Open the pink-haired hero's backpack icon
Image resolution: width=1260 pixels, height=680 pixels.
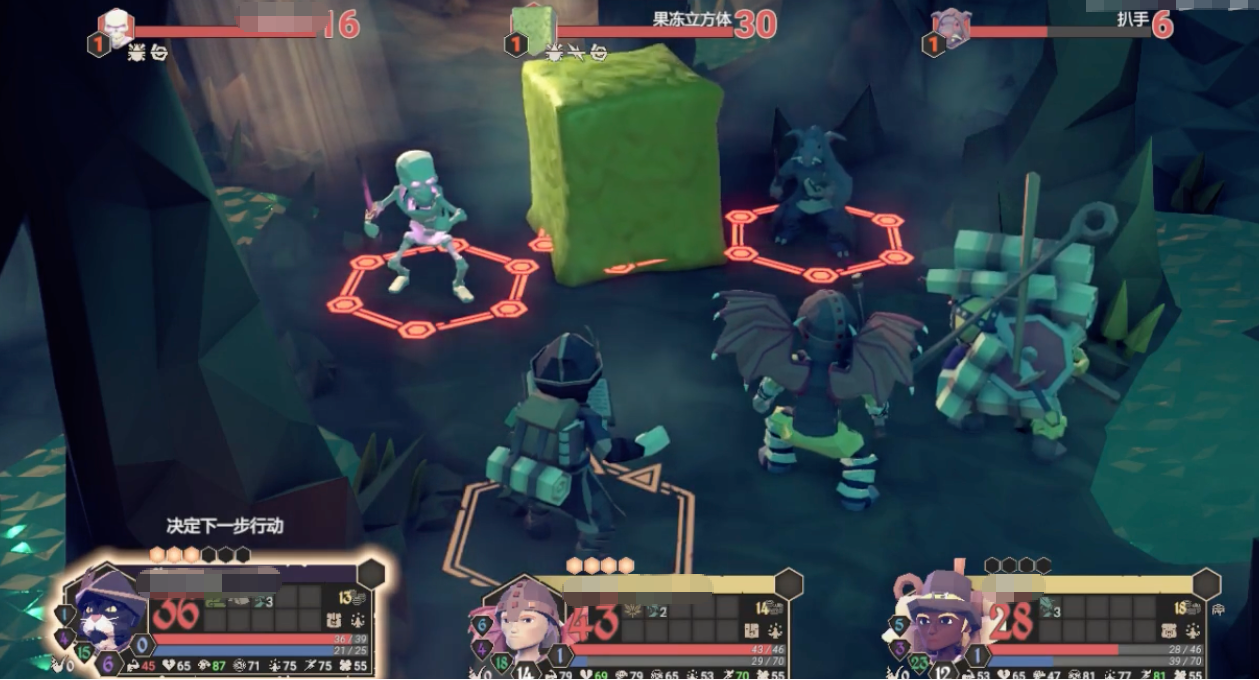tap(752, 630)
